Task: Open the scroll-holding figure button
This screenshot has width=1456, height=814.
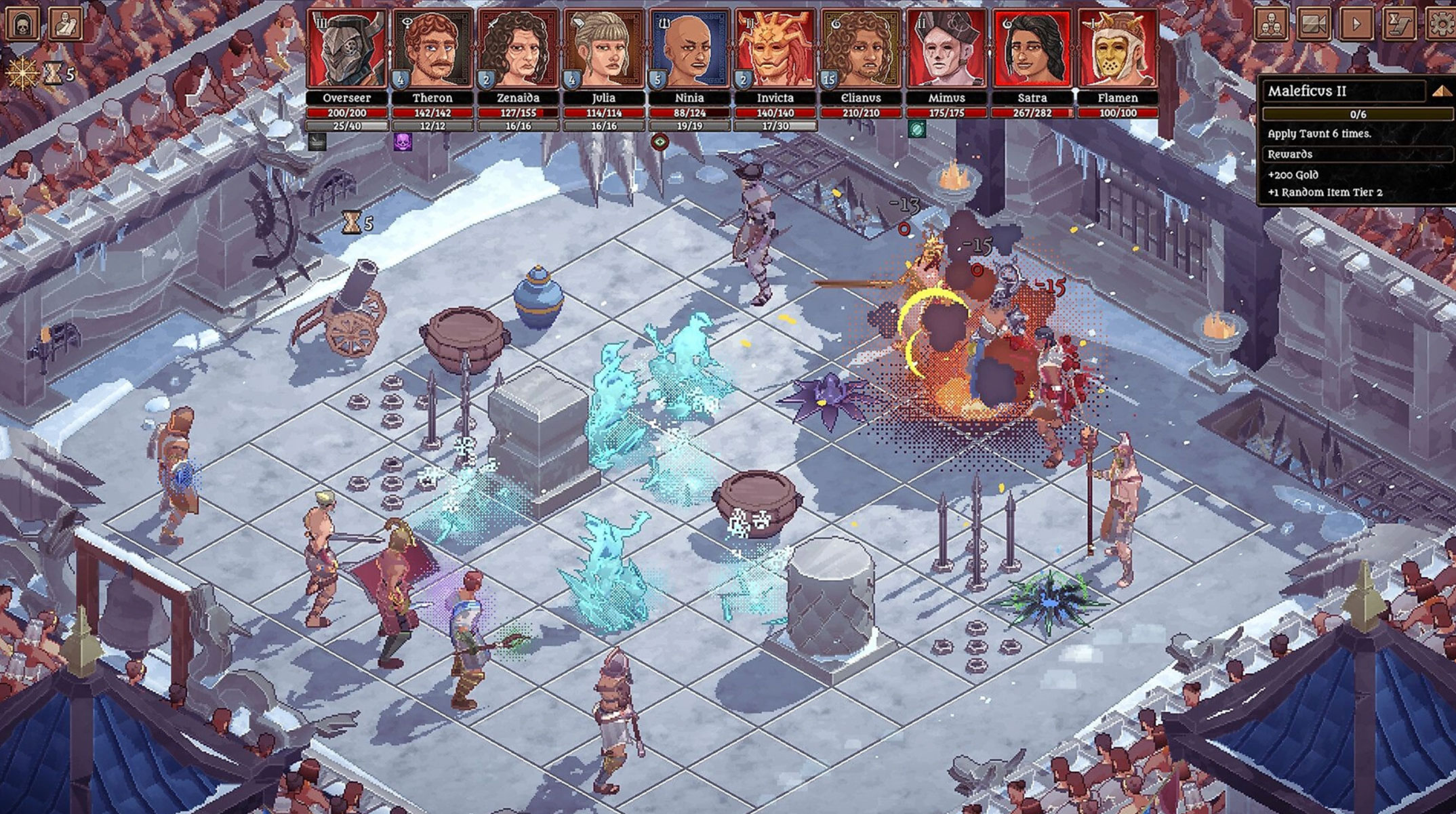Action: (x=66, y=22)
